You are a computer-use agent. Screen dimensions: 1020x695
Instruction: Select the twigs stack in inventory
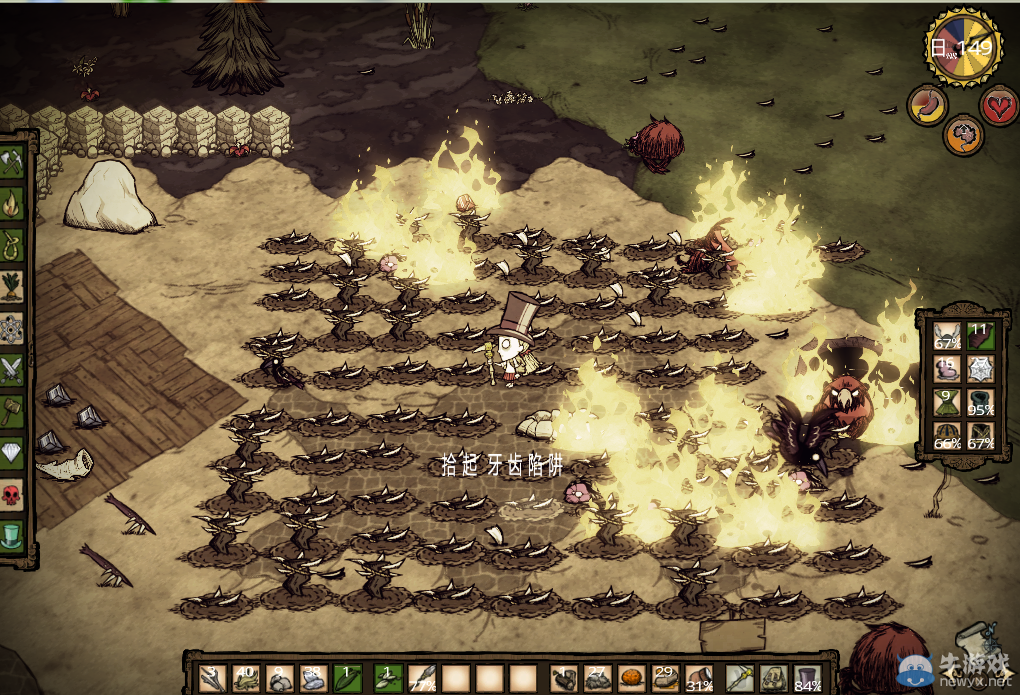[212, 679]
